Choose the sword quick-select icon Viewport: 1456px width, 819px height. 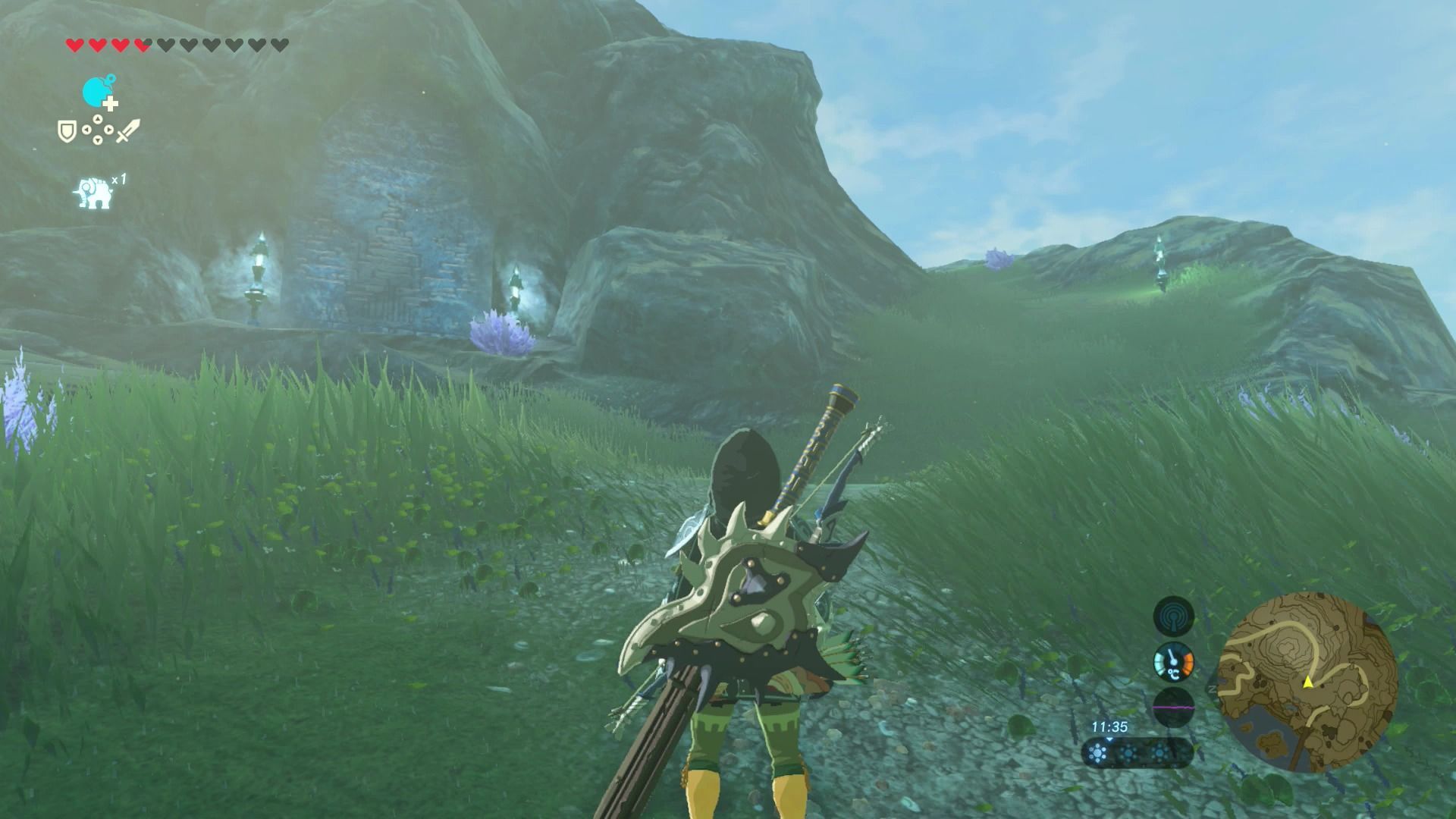click(x=128, y=131)
